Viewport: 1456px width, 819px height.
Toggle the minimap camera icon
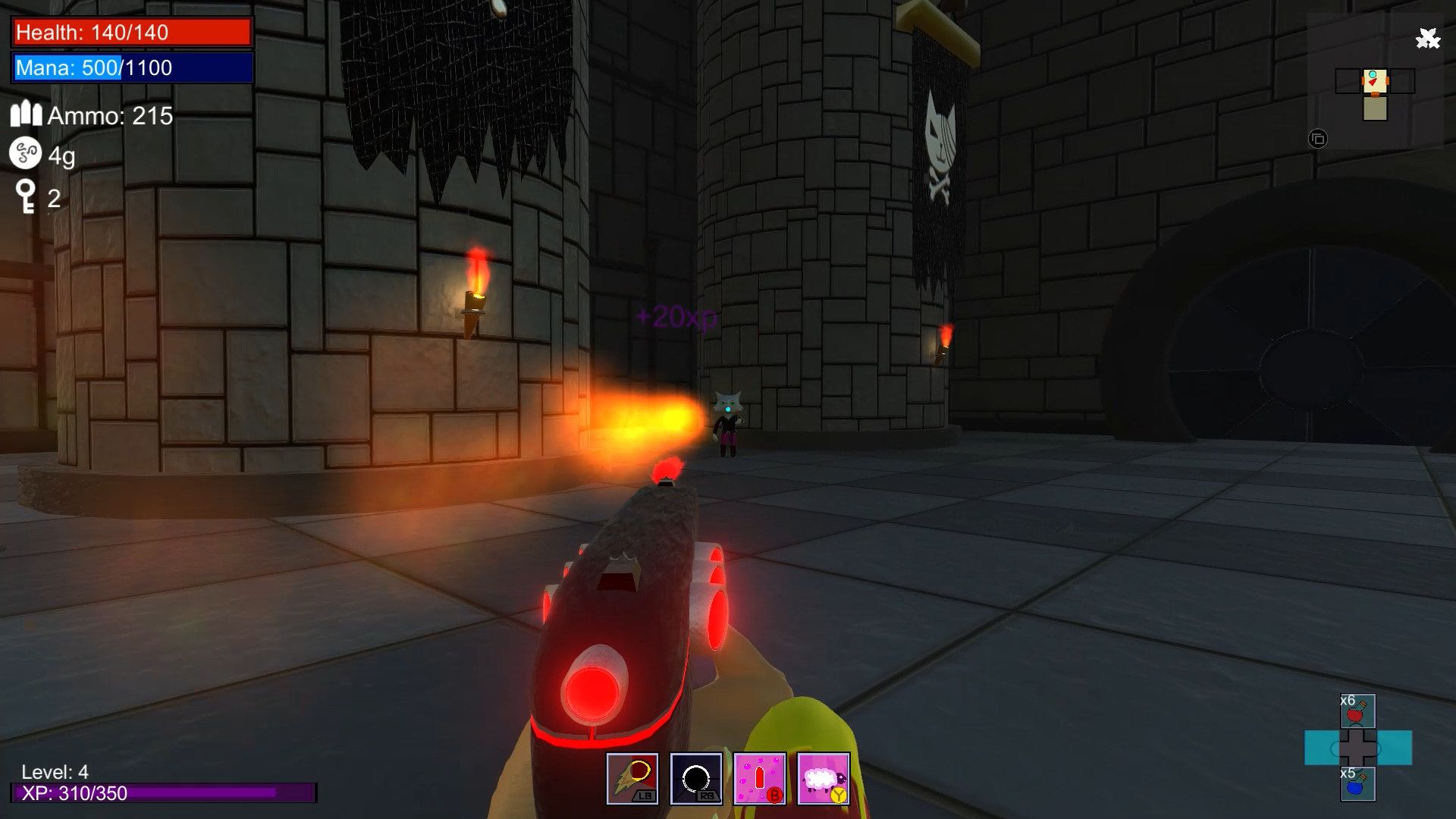(1317, 139)
